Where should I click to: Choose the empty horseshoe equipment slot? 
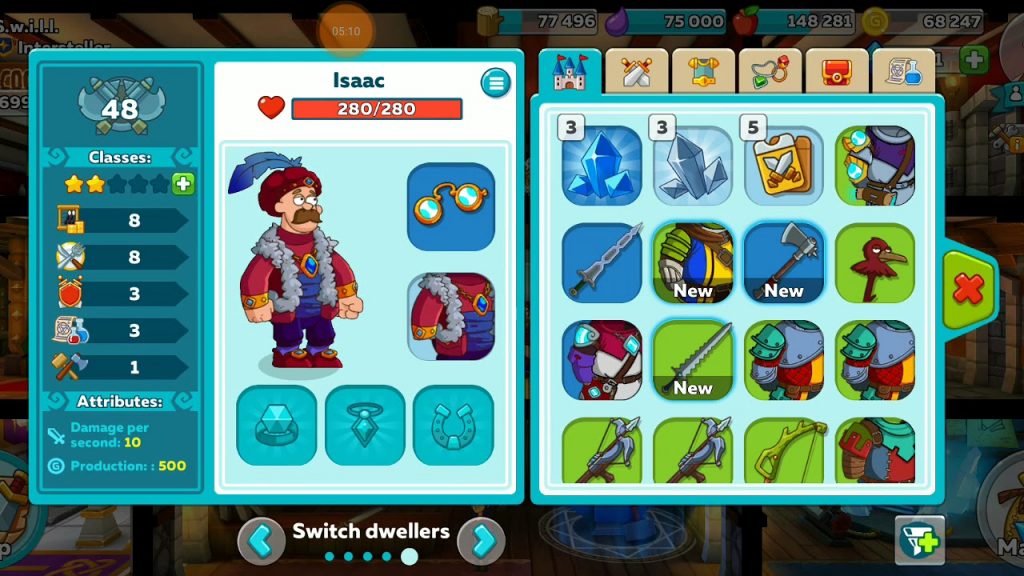(453, 425)
